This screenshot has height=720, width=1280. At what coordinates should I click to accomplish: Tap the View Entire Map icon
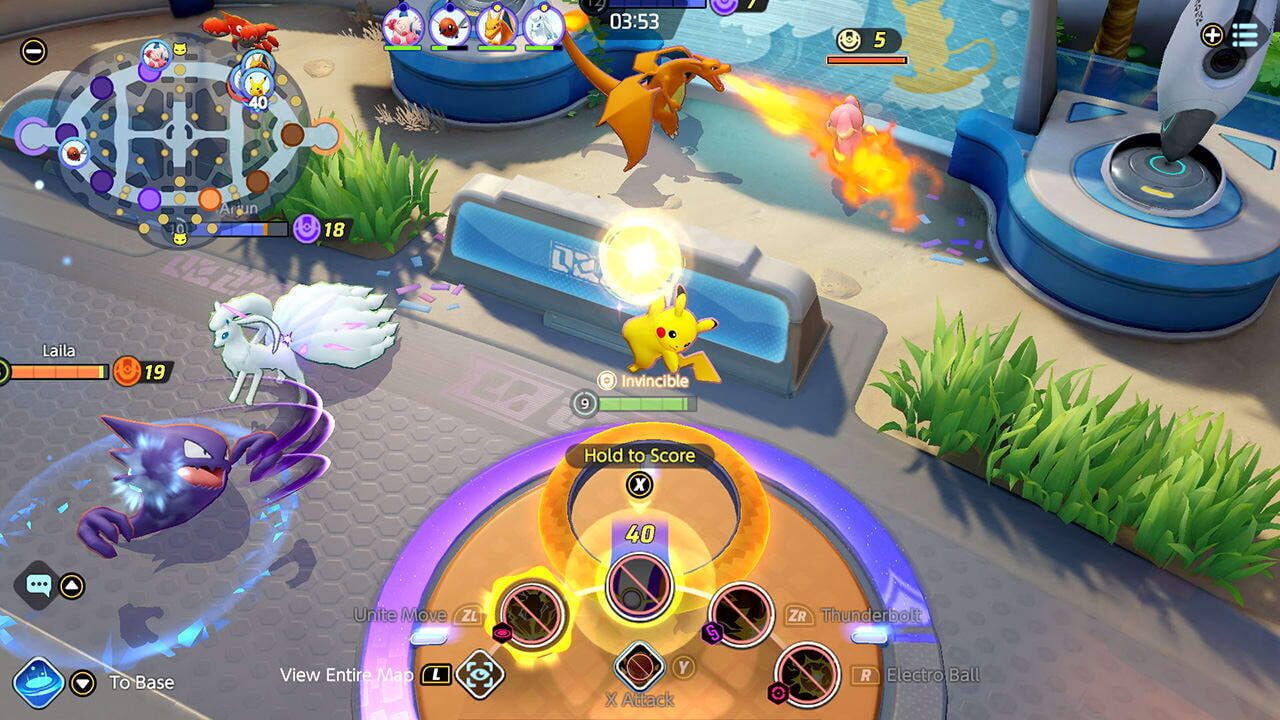(480, 674)
